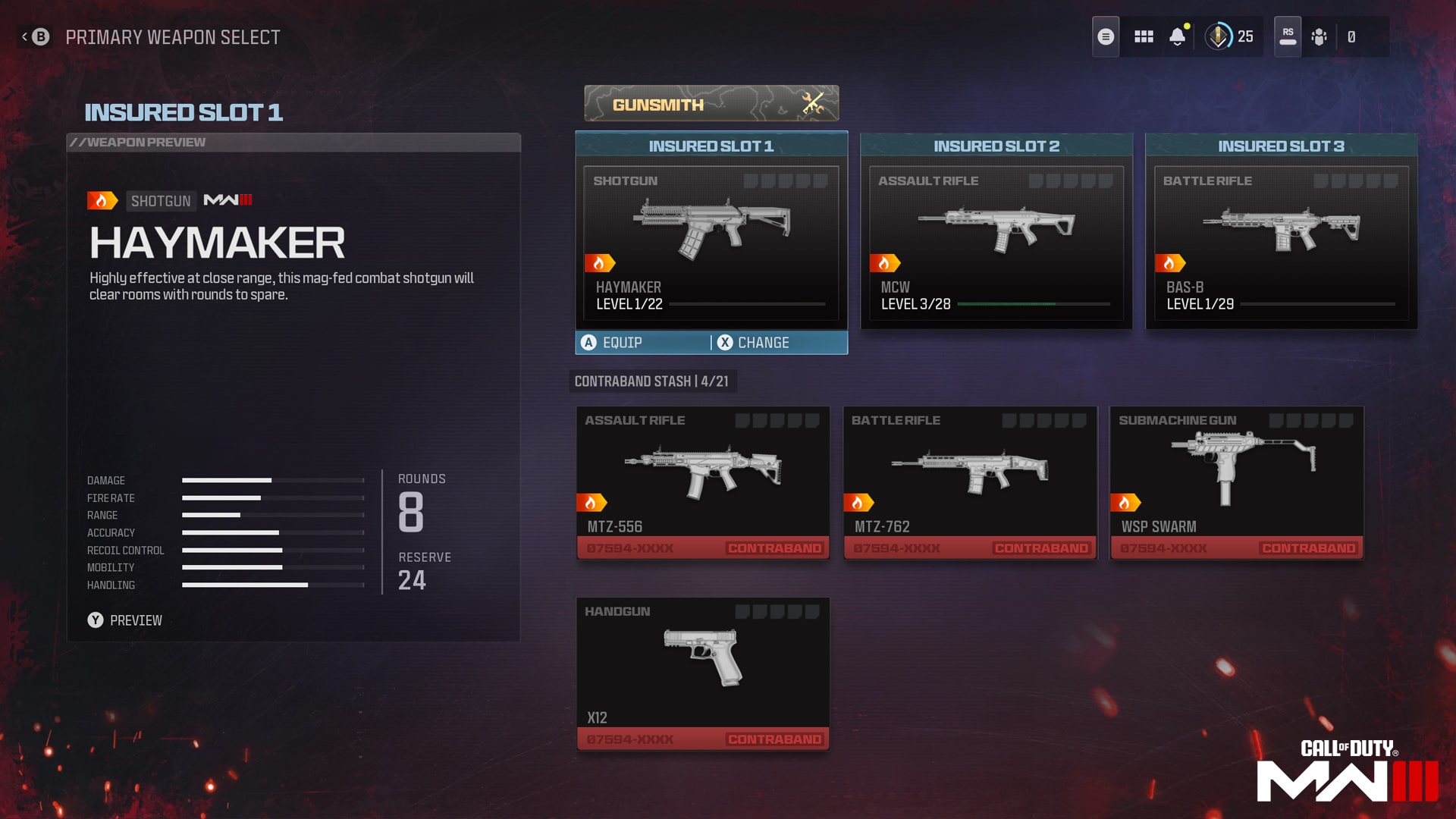Click the shotgun fire icon in weapon preview
The width and height of the screenshot is (1456, 819).
pyautogui.click(x=104, y=201)
